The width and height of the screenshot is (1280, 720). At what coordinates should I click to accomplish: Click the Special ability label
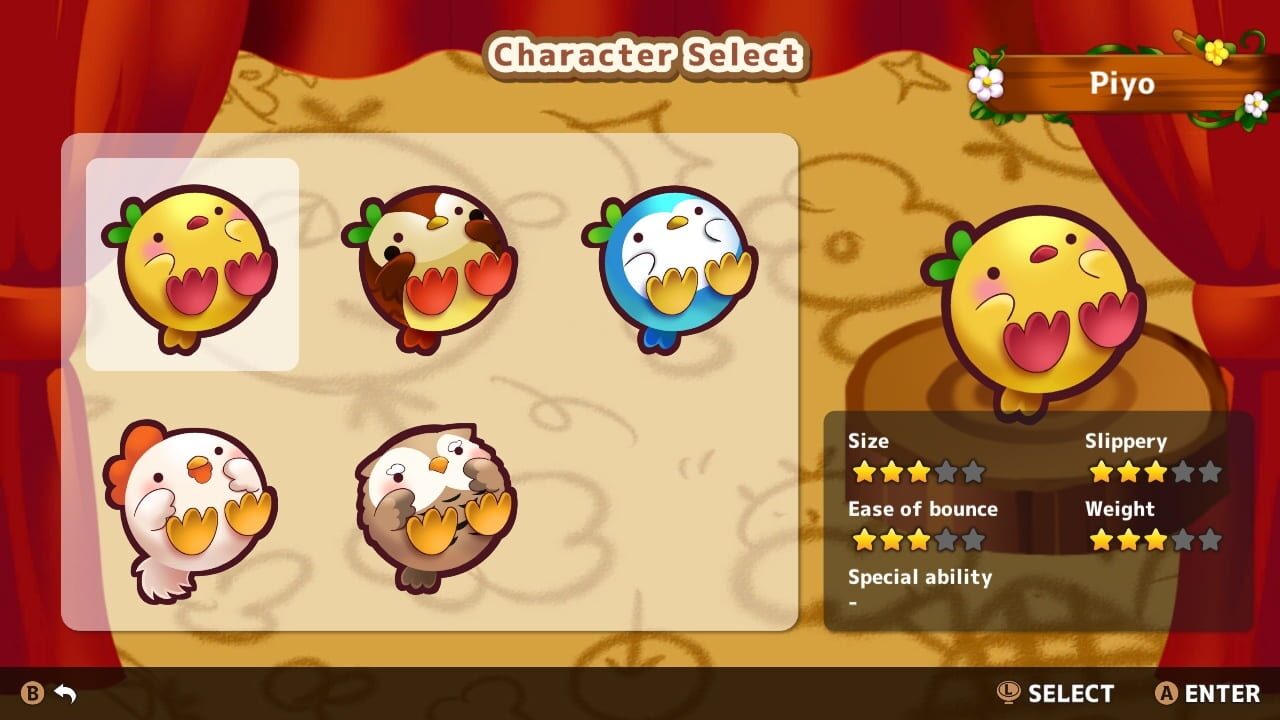[919, 577]
